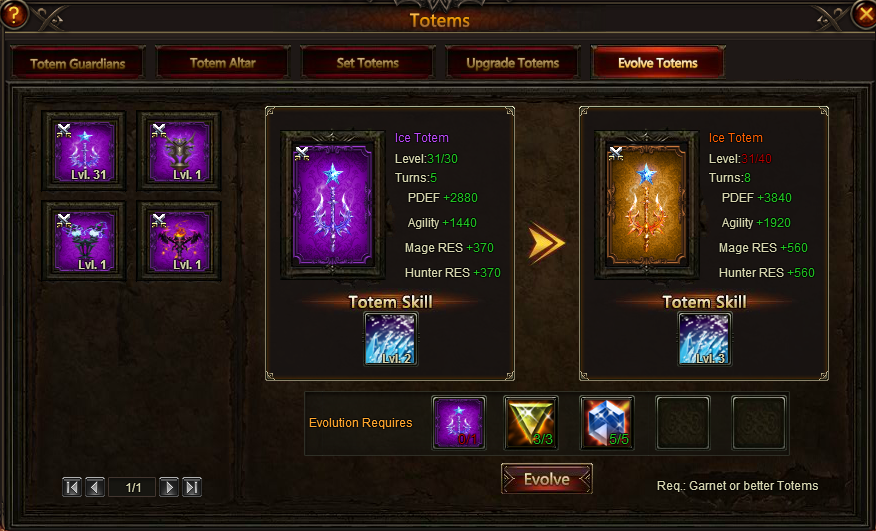Open the help question mark button
The image size is (876, 531).
[13, 14]
